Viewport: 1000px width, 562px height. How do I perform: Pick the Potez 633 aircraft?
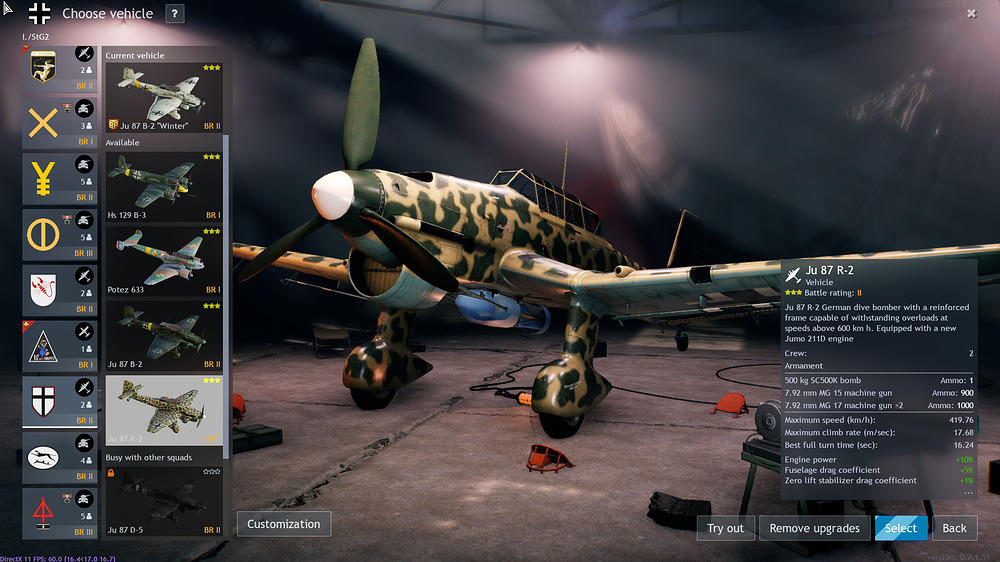click(x=165, y=260)
